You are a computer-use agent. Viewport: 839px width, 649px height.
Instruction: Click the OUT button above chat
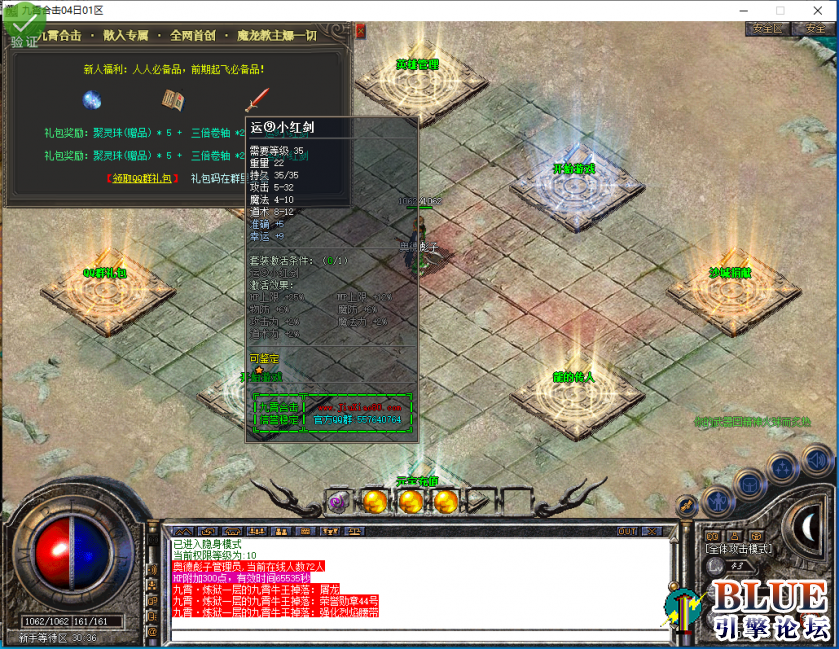(x=627, y=531)
